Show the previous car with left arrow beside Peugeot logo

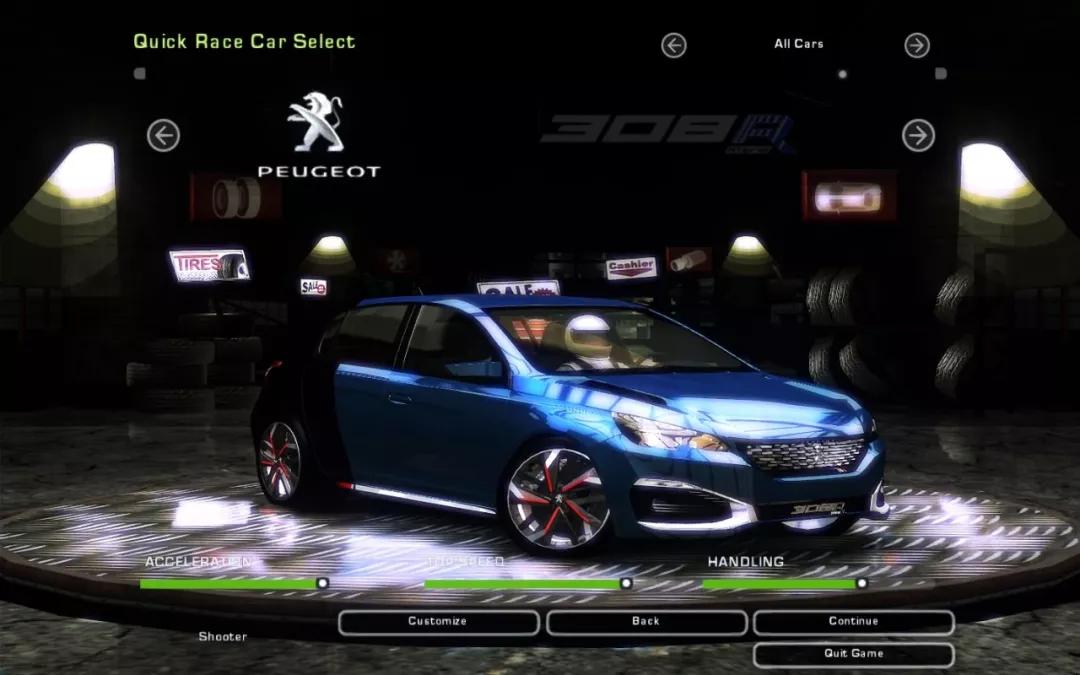pos(163,135)
